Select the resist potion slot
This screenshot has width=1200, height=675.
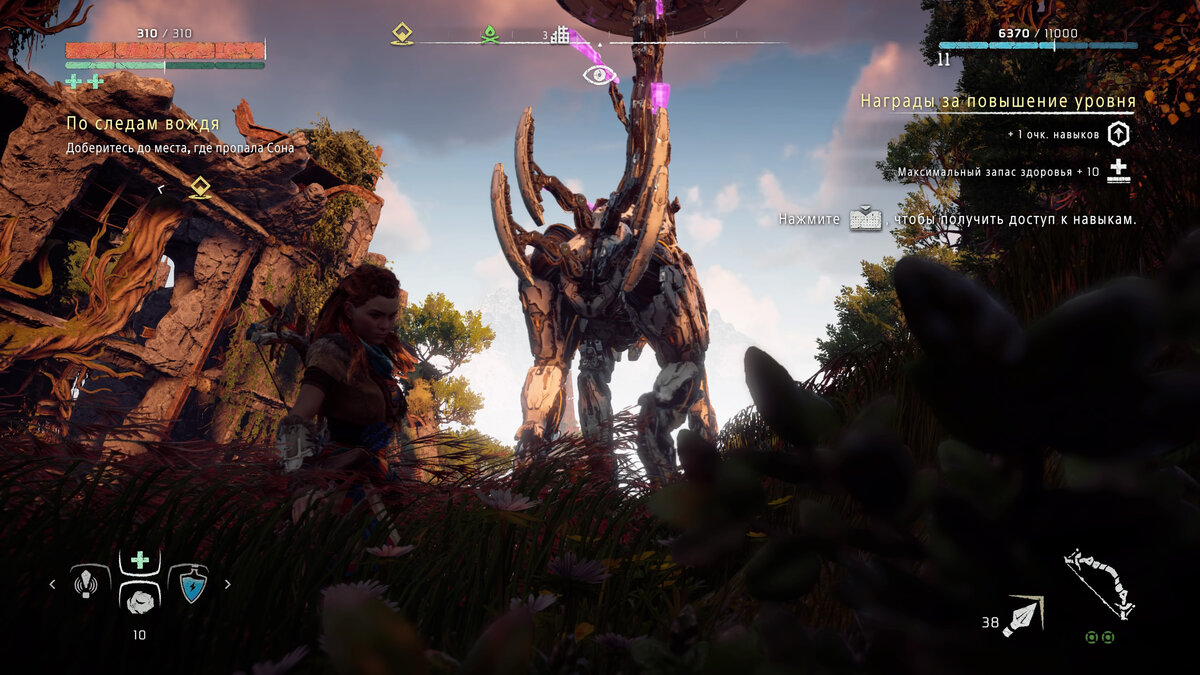189,583
